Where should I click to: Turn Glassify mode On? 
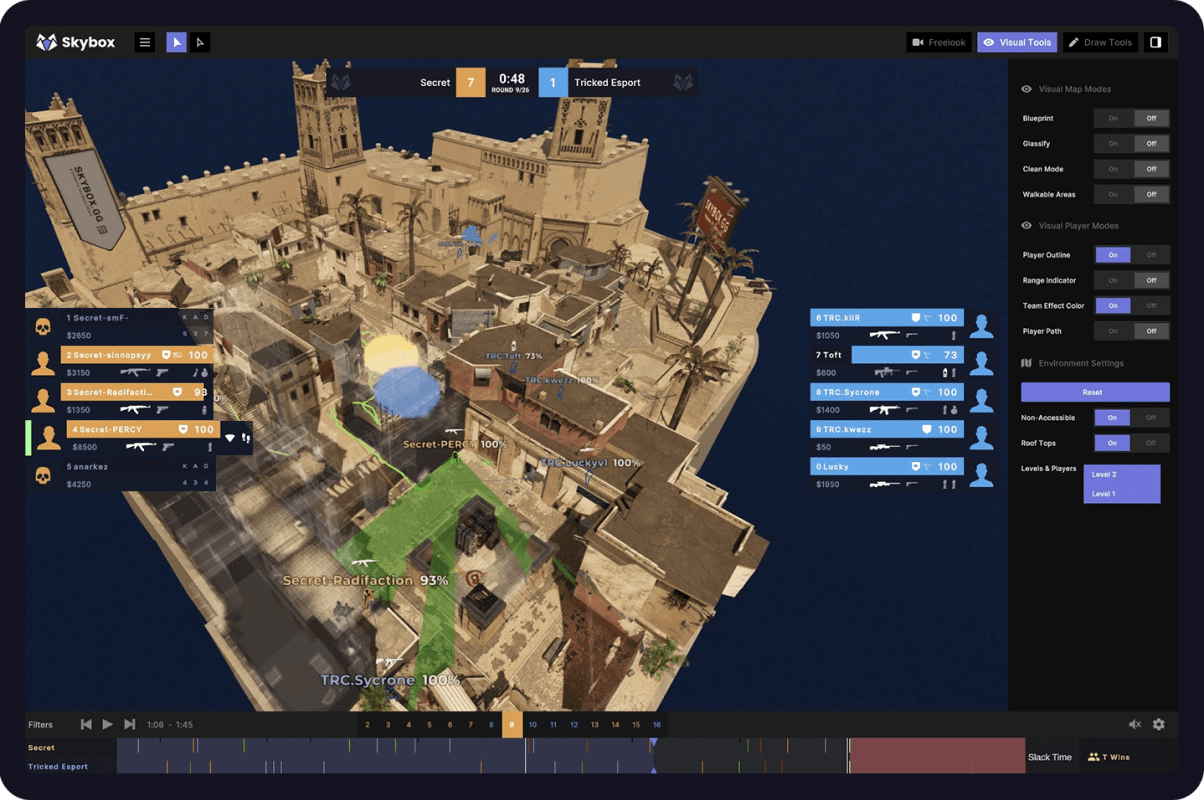[1113, 144]
